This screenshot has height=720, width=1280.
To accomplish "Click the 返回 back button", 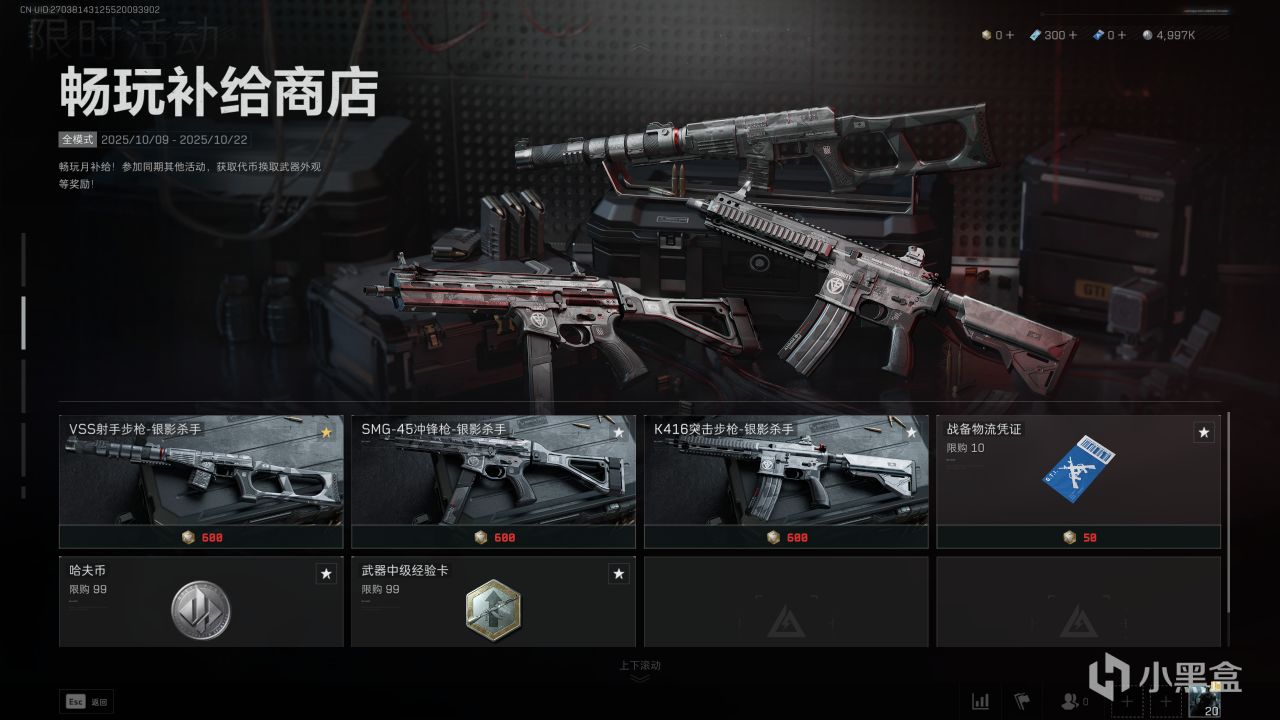I will (x=87, y=702).
